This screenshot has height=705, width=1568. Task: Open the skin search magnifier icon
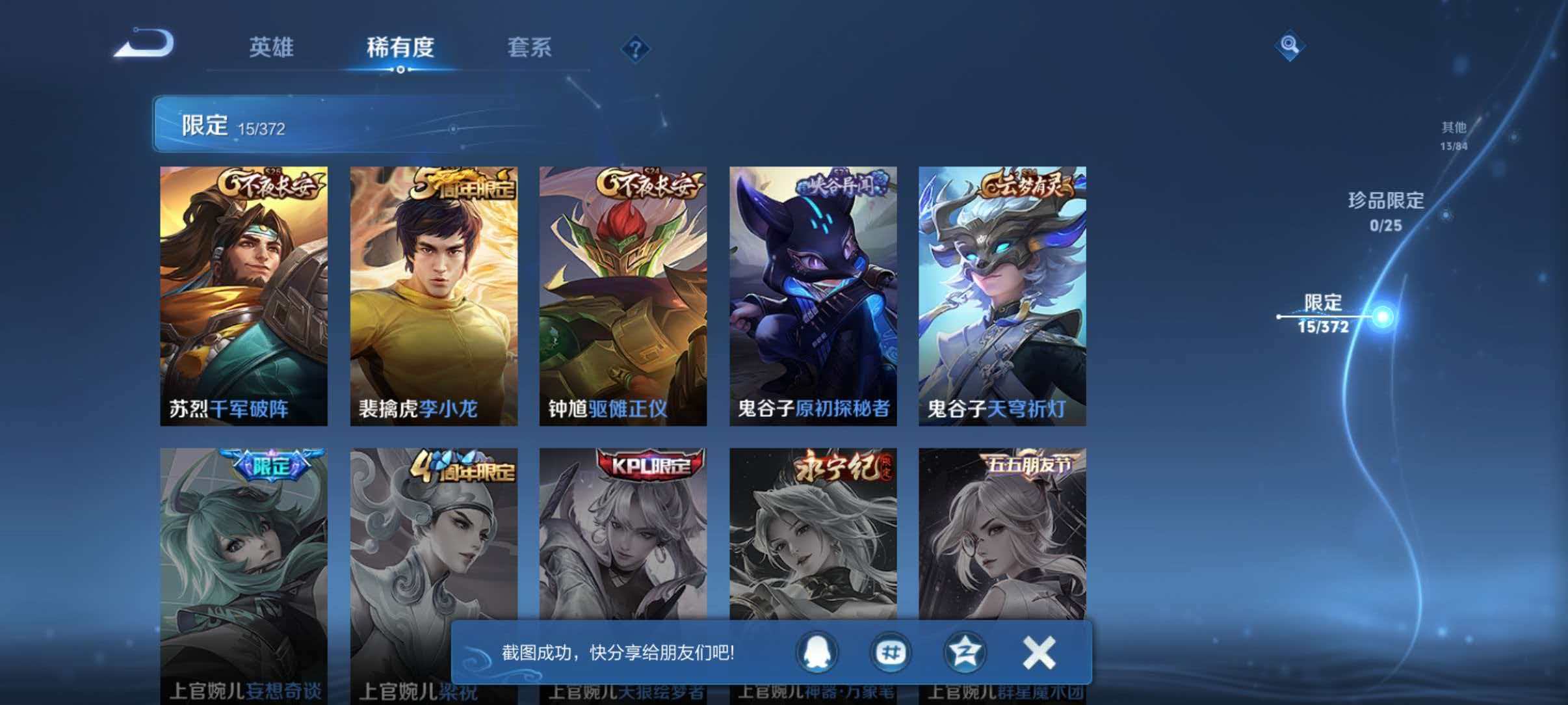click(x=1290, y=45)
